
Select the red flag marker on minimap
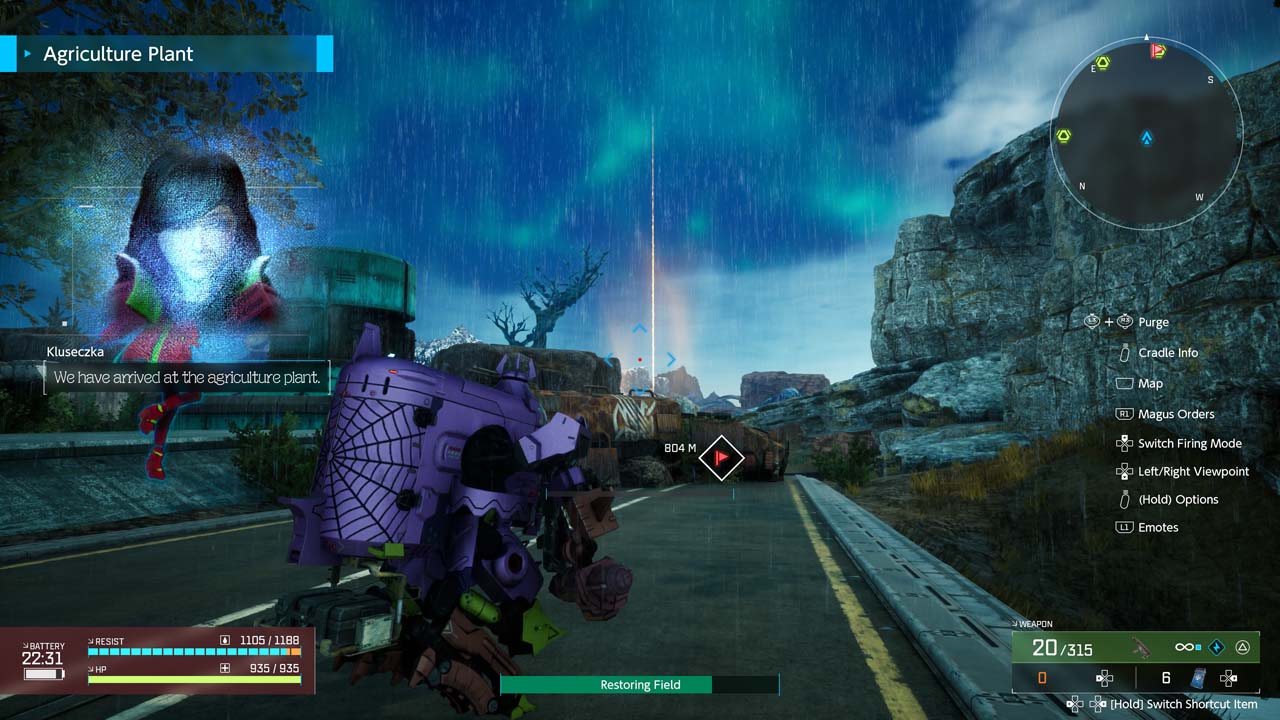point(1158,50)
